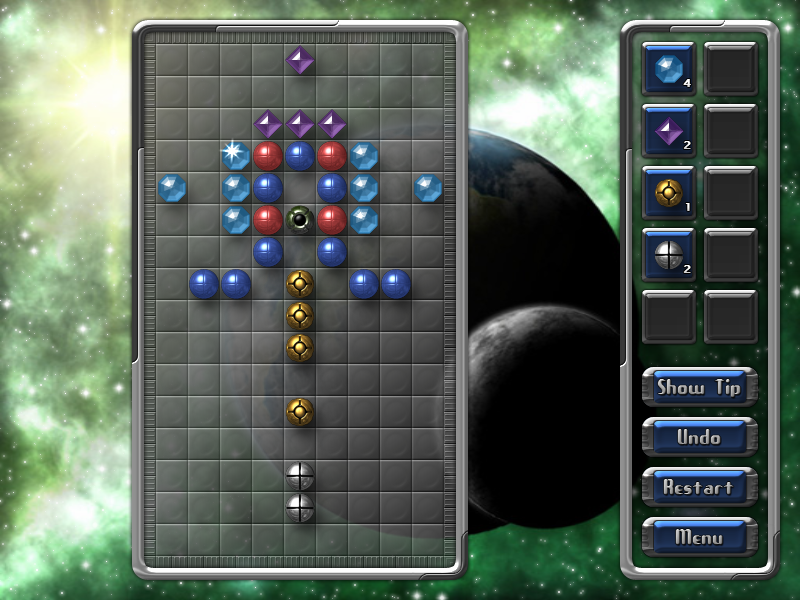Select the bottom silver orb on the board
Image resolution: width=800 pixels, height=600 pixels.
coord(300,507)
